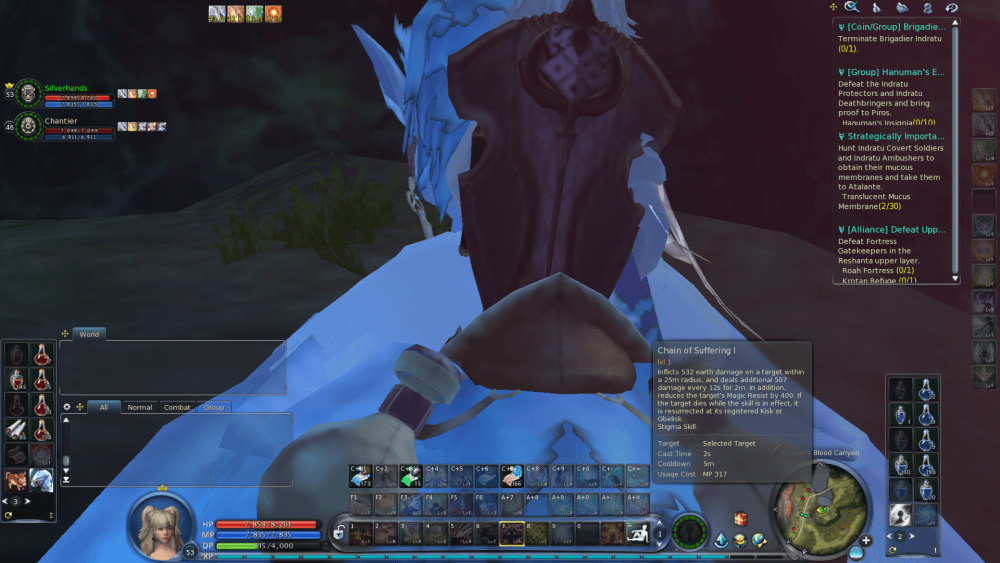Switch to the All chat tab
The height and width of the screenshot is (563, 1000).
point(104,407)
